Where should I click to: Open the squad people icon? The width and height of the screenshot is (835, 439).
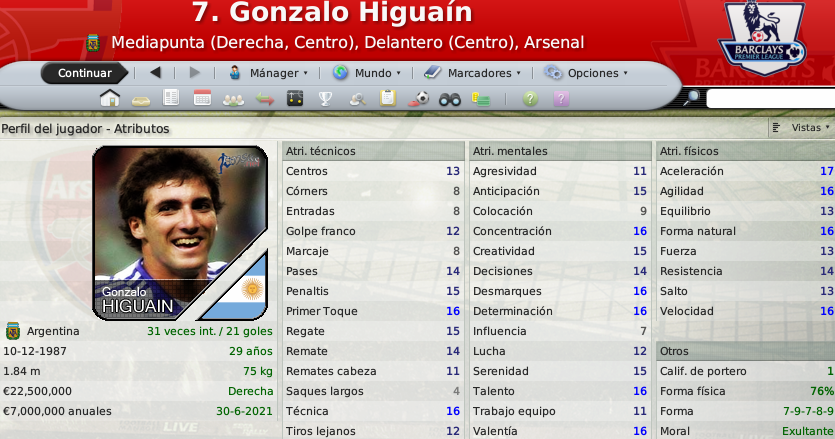tap(233, 98)
